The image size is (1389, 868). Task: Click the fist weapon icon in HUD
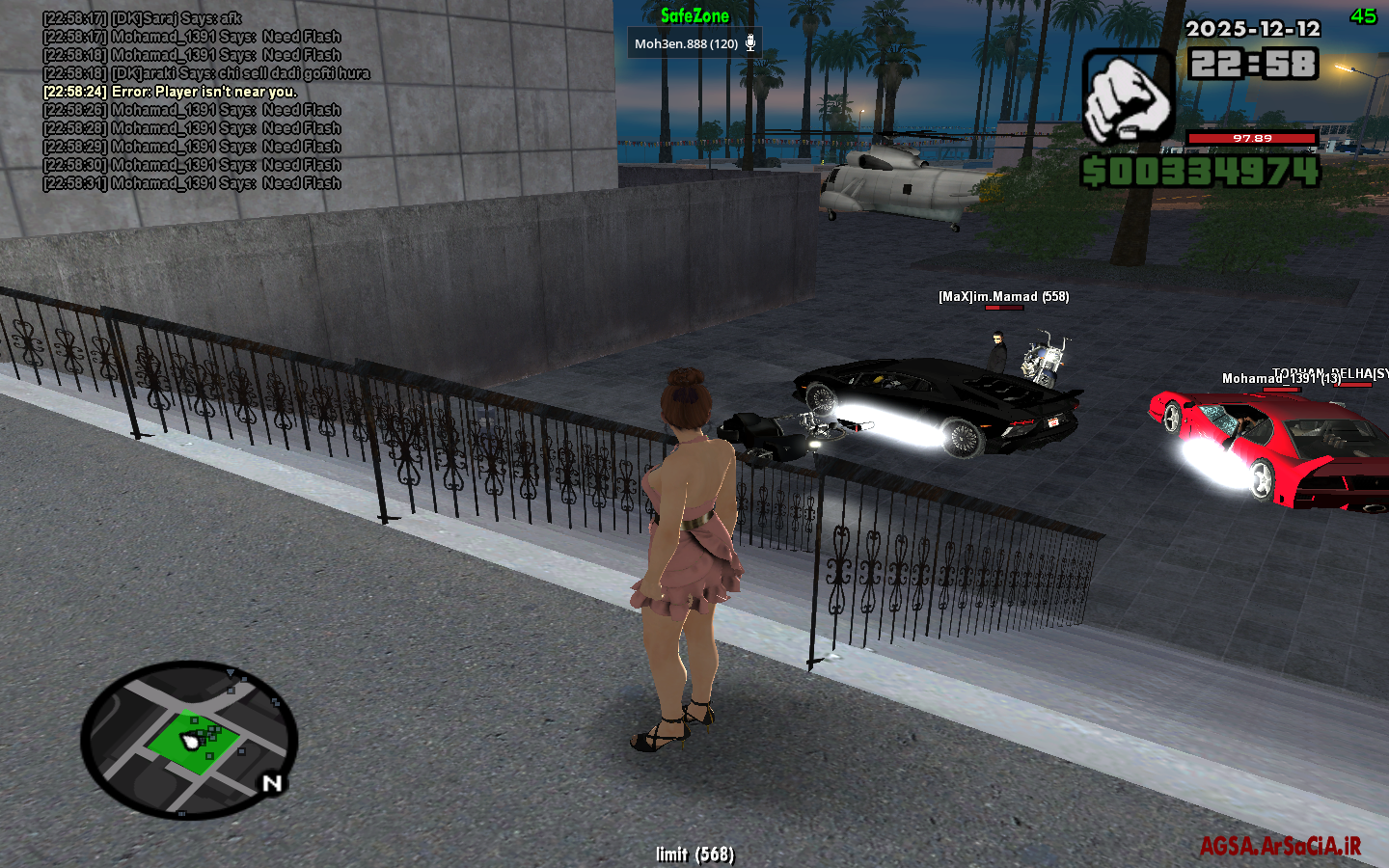(1127, 95)
